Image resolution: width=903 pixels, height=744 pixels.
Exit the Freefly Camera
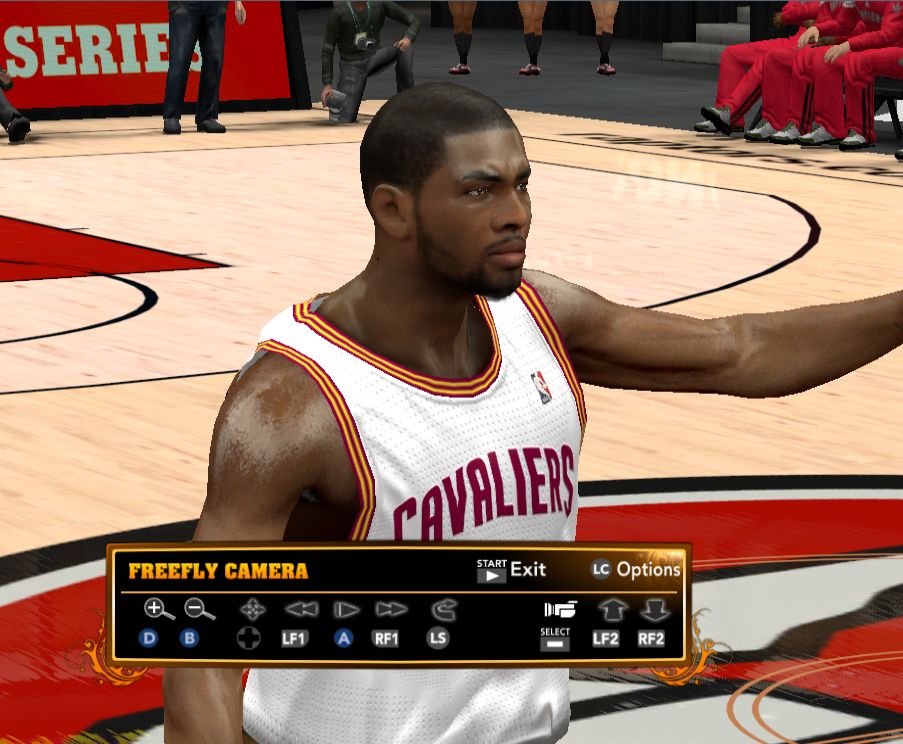point(511,570)
